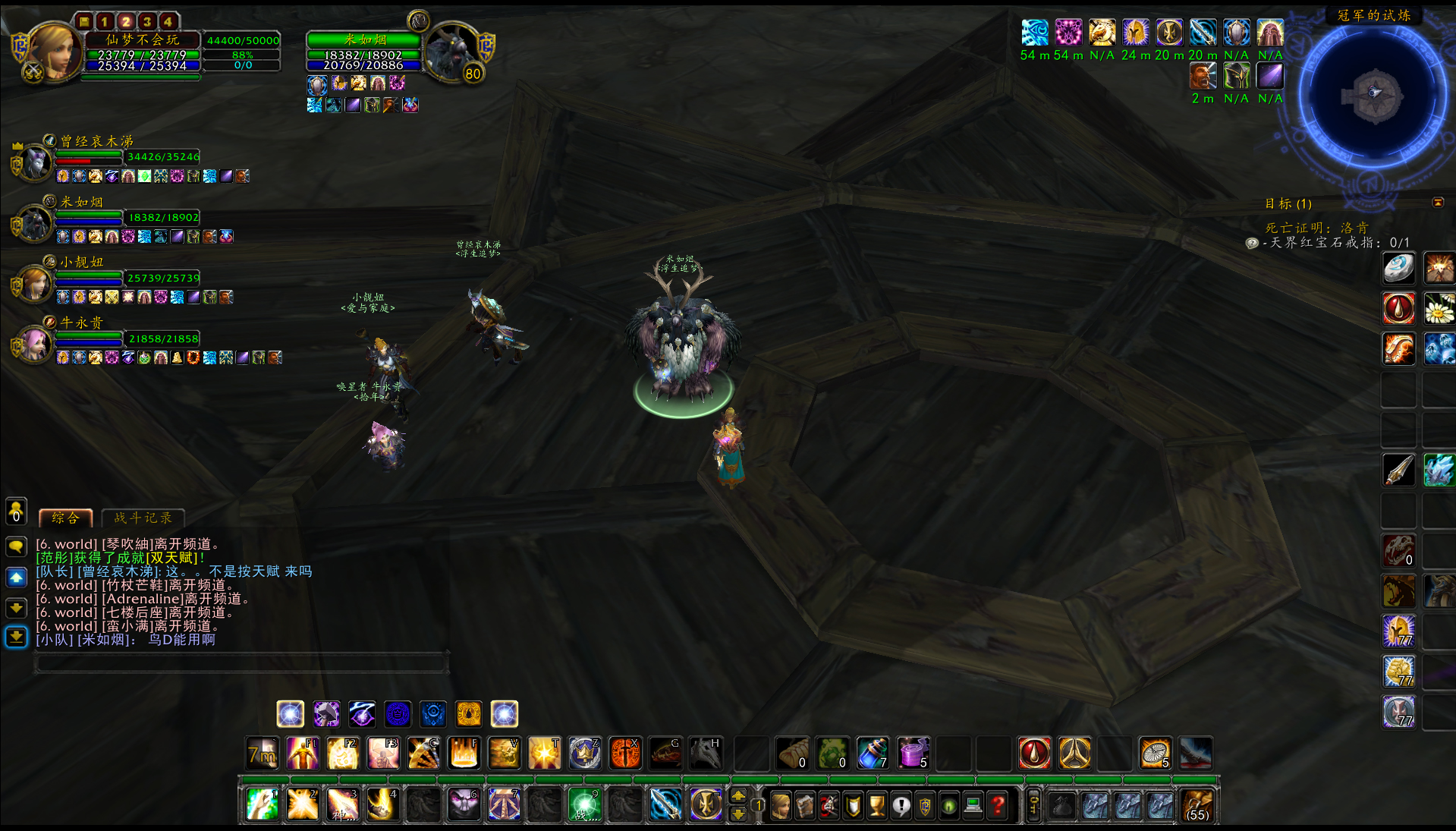Click the target portrait of 米如烟
Viewport: 1456px width, 831px height.
(451, 52)
